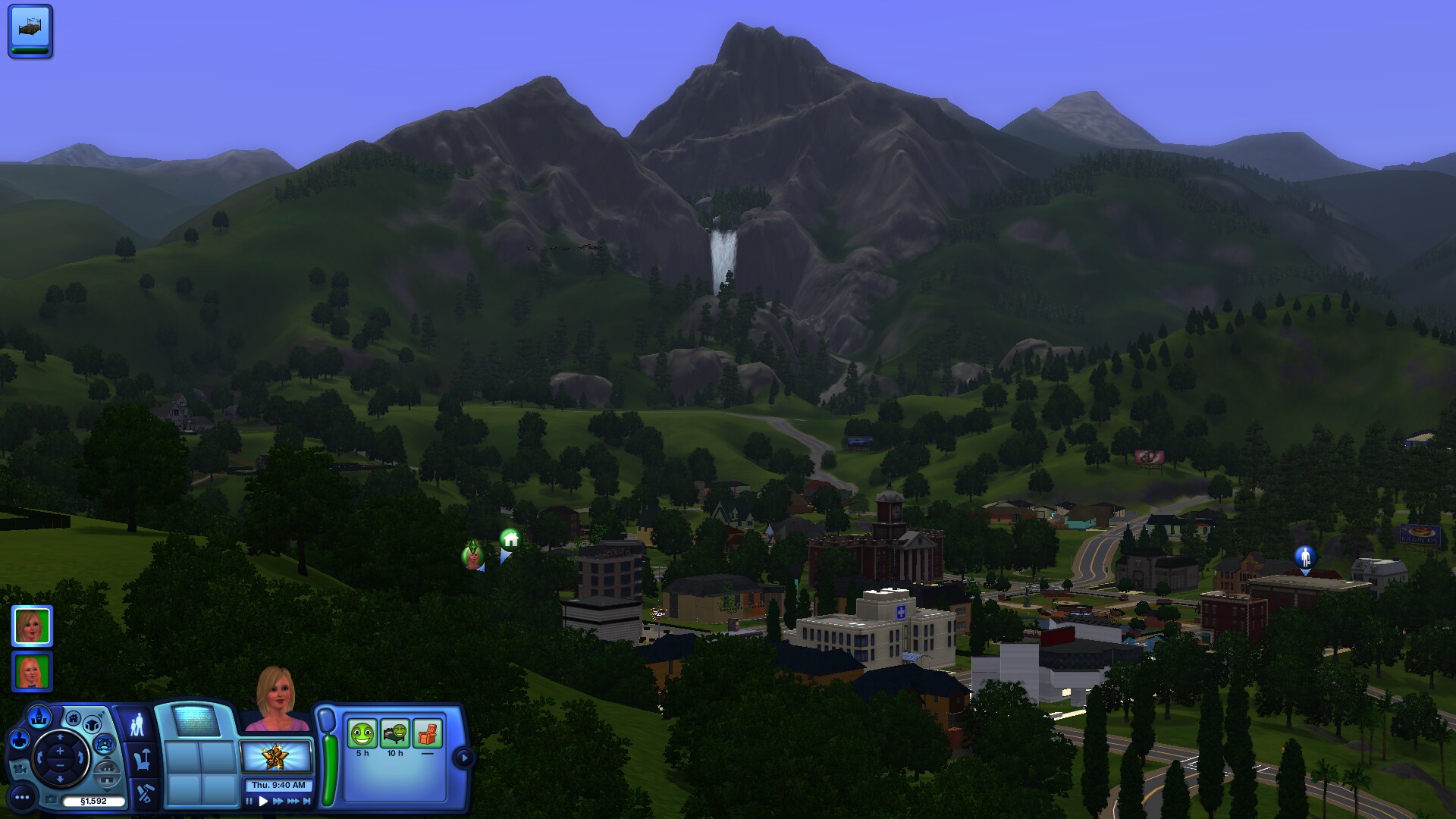This screenshot has width=1456, height=819.
Task: Set game speed to triple-arrow ultra speed
Action: point(293,802)
